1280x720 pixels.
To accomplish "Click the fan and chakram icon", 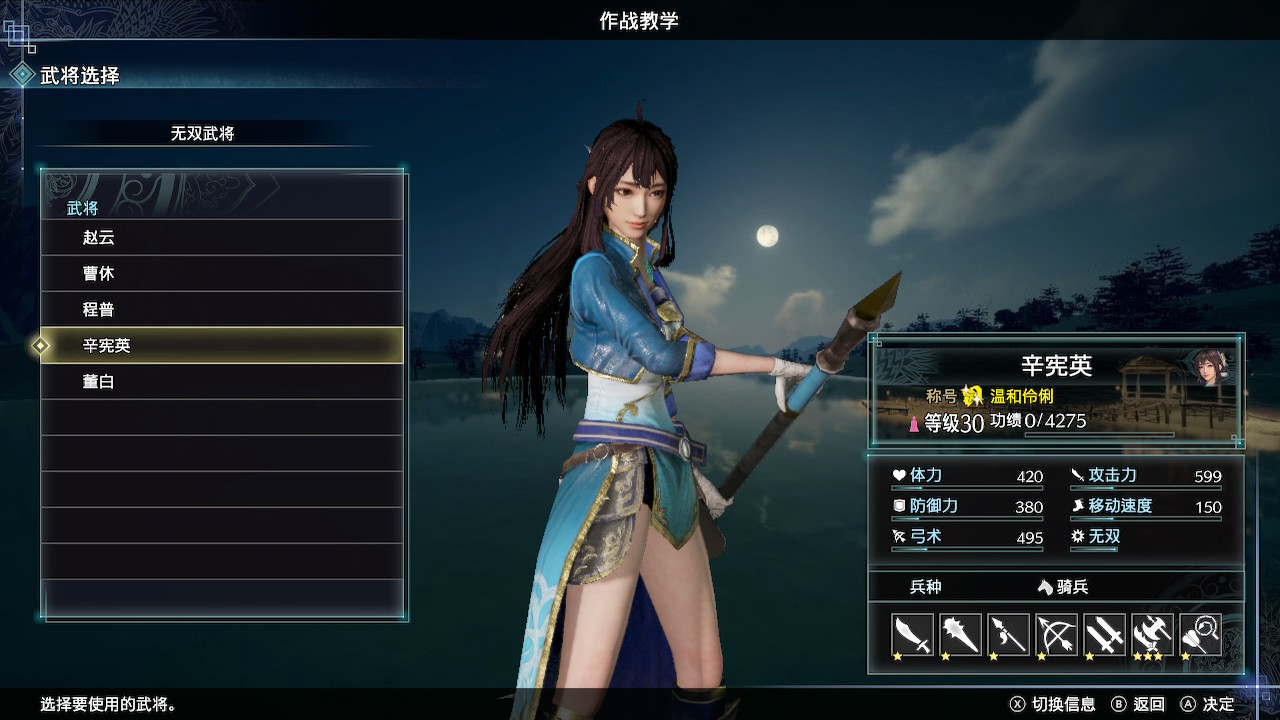I will (x=1200, y=634).
